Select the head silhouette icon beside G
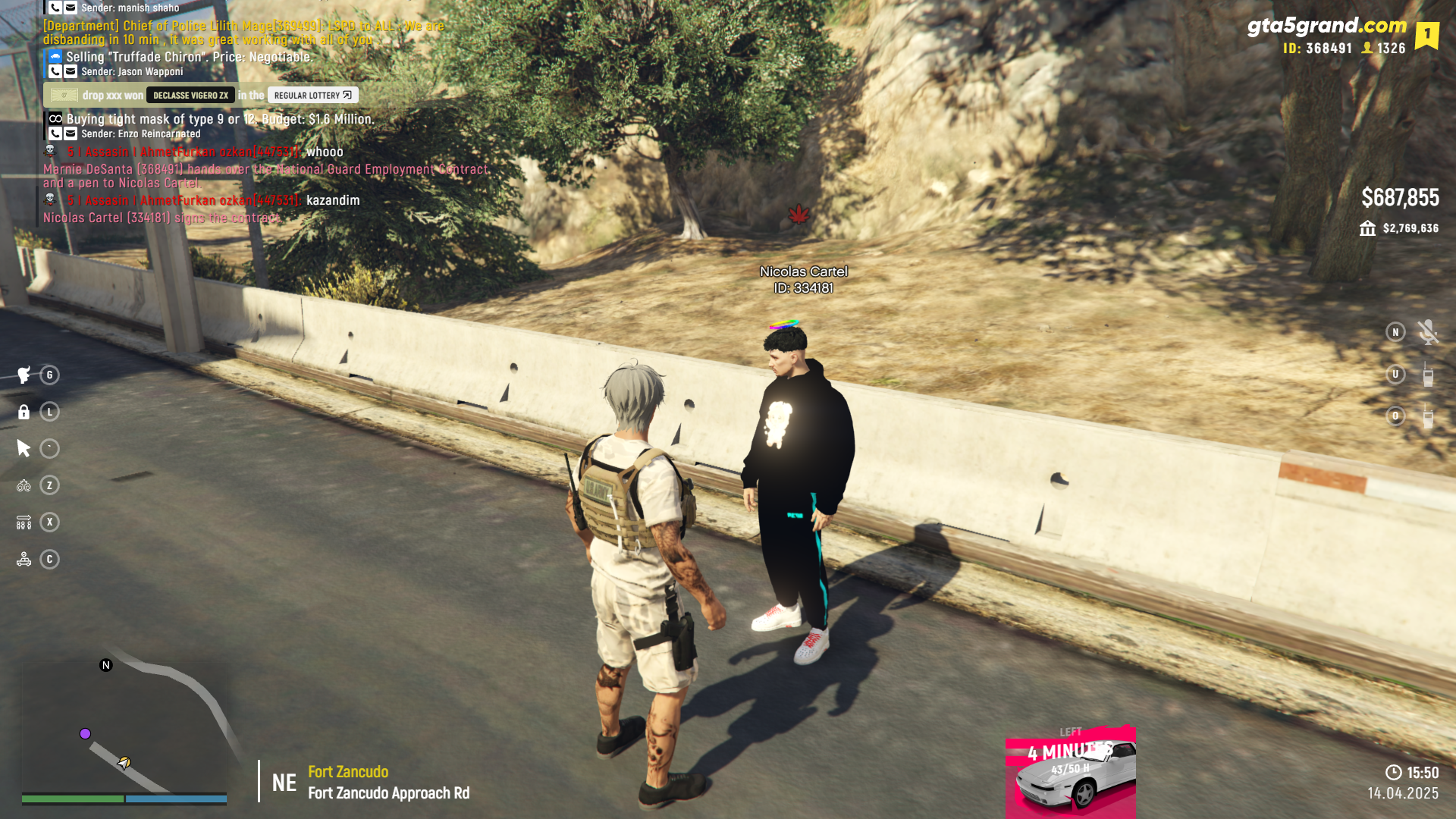The width and height of the screenshot is (1456, 819). (x=24, y=375)
